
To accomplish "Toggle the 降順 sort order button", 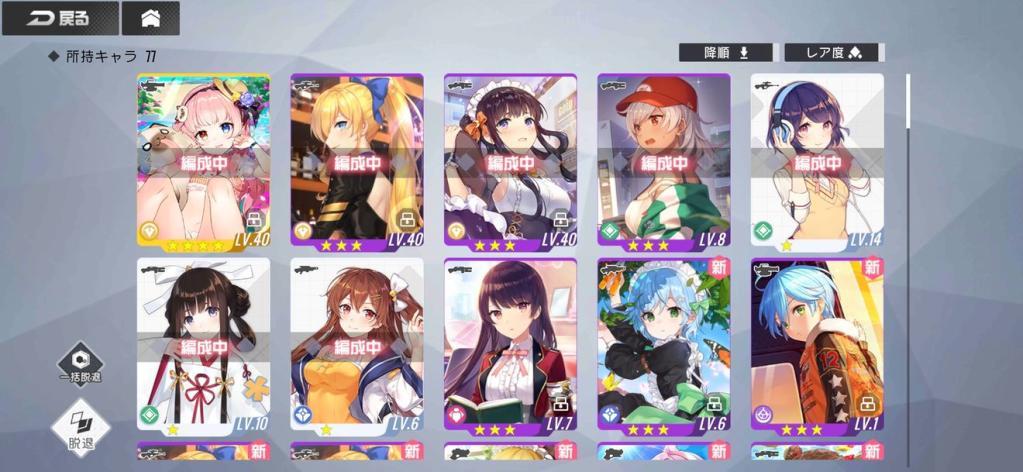I will [x=727, y=52].
